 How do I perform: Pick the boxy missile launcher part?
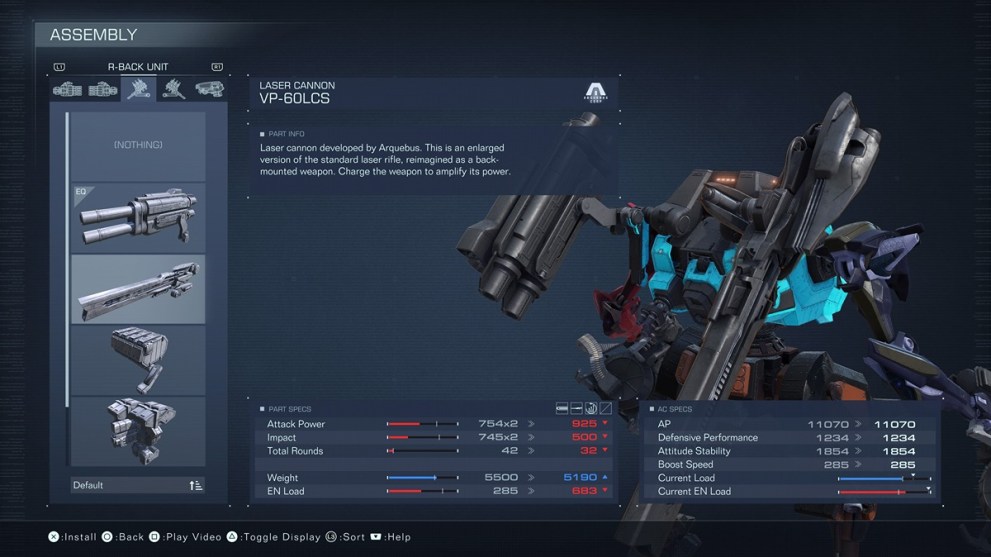pos(138,360)
